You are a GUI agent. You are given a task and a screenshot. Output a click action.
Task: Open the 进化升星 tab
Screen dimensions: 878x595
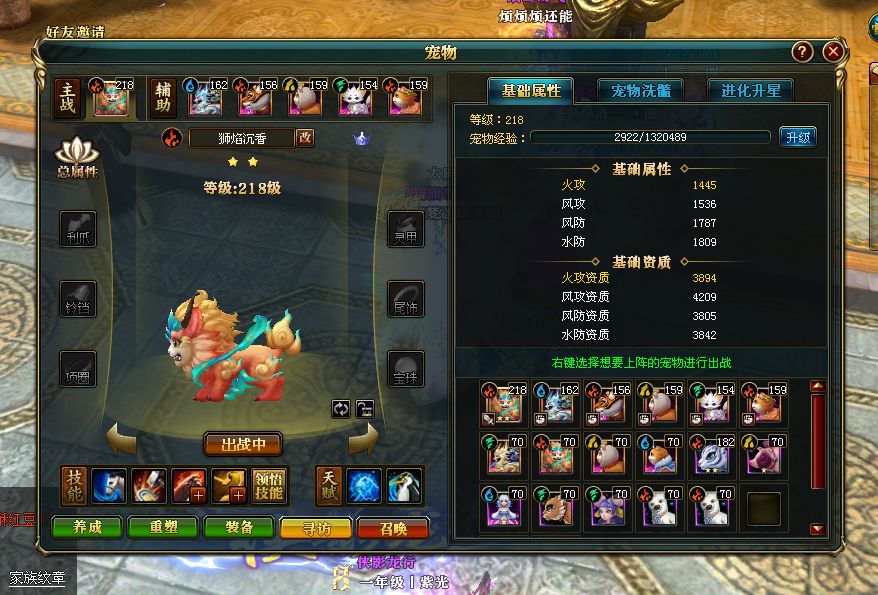(x=750, y=90)
